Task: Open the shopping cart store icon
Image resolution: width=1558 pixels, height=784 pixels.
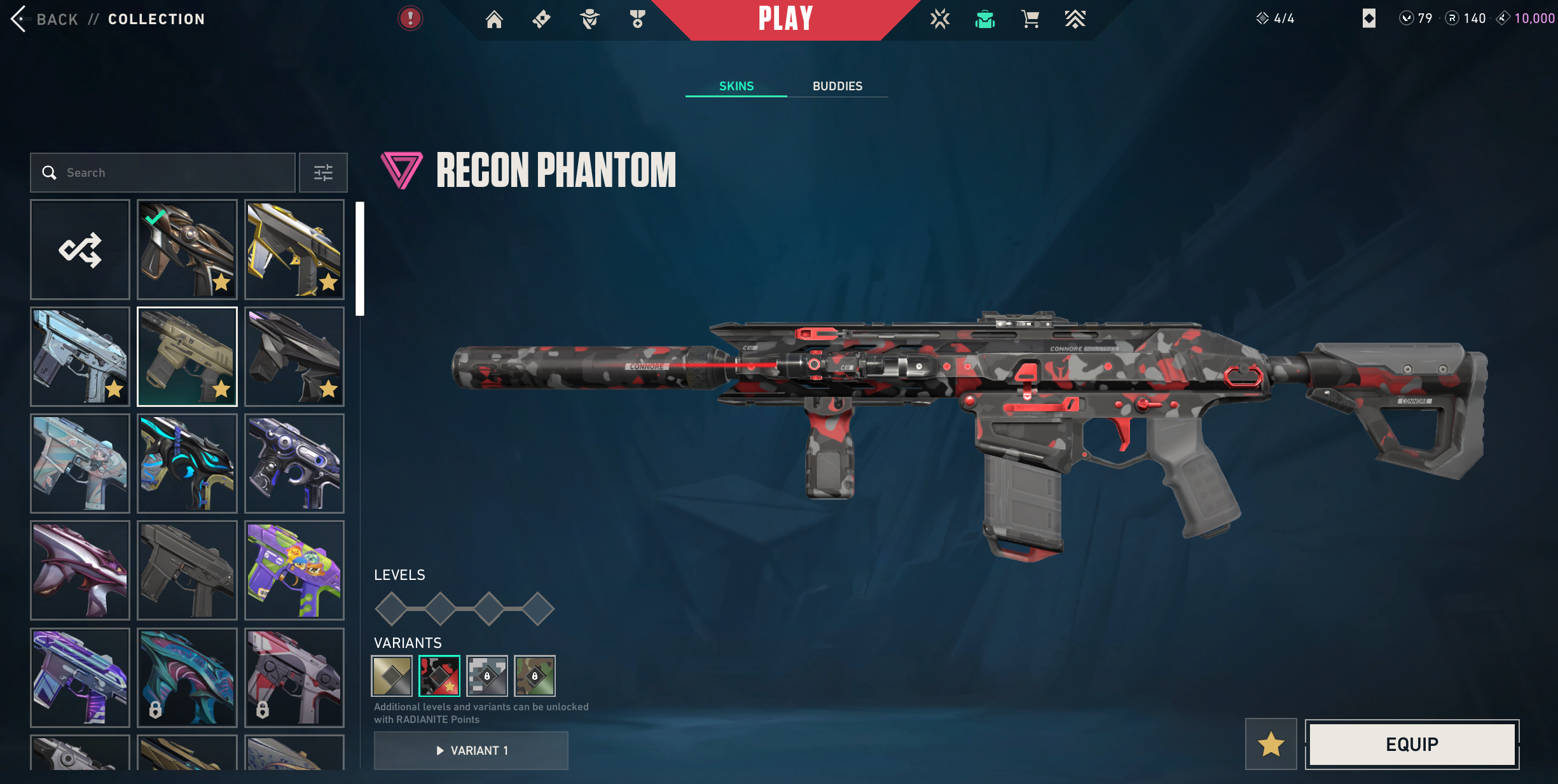Action: coord(1030,19)
